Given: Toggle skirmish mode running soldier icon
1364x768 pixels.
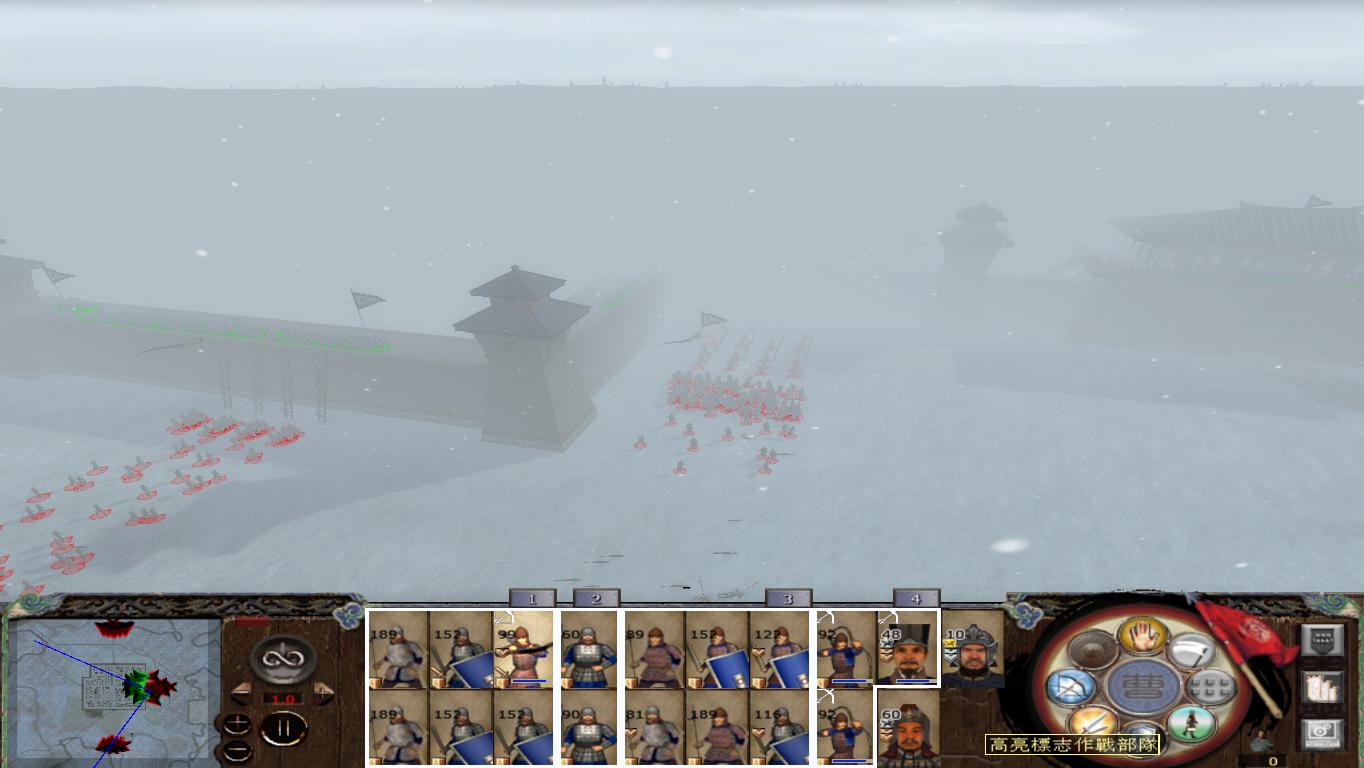Looking at the screenshot, I should click(1191, 723).
